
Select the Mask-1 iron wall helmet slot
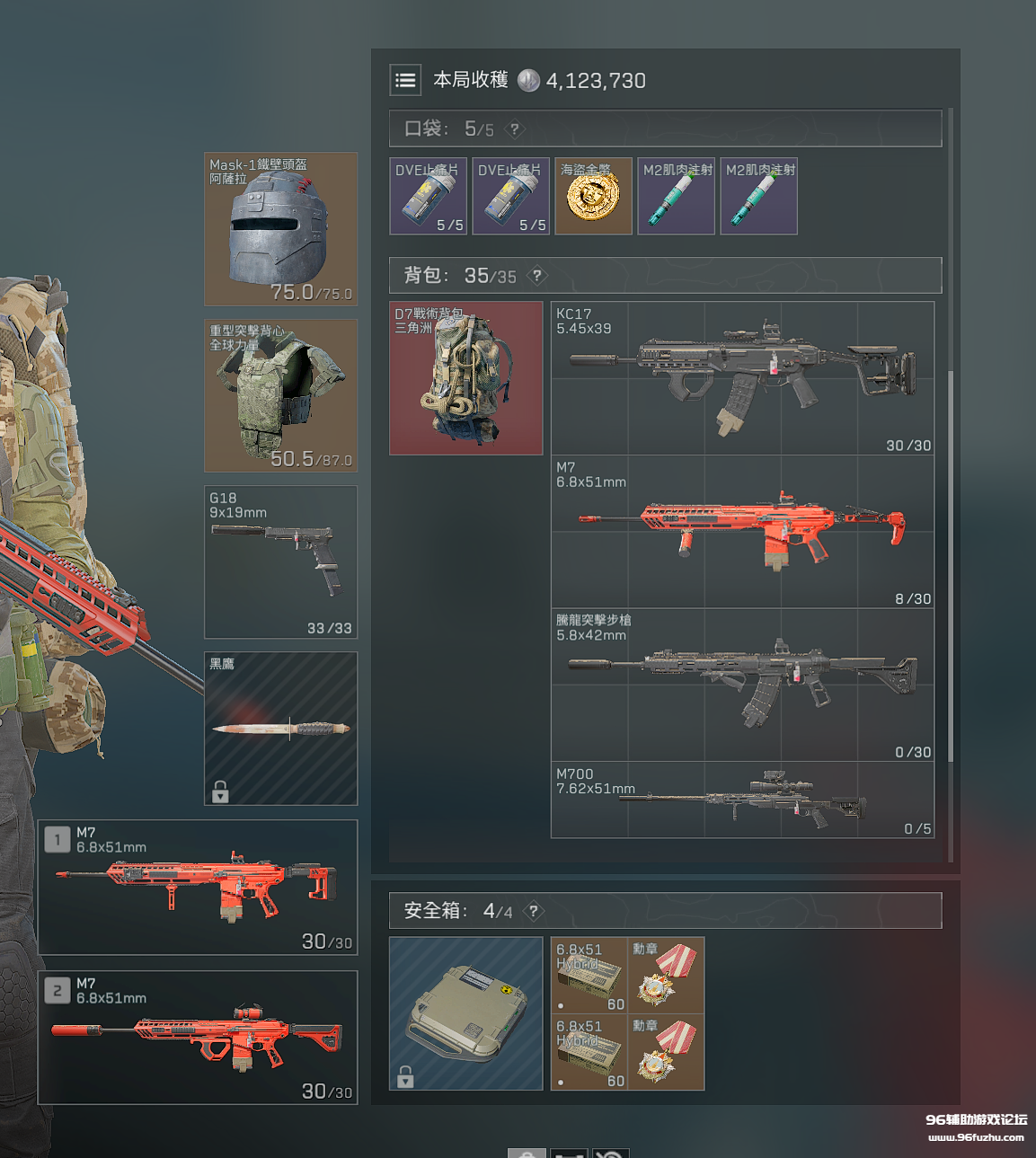coord(280,229)
